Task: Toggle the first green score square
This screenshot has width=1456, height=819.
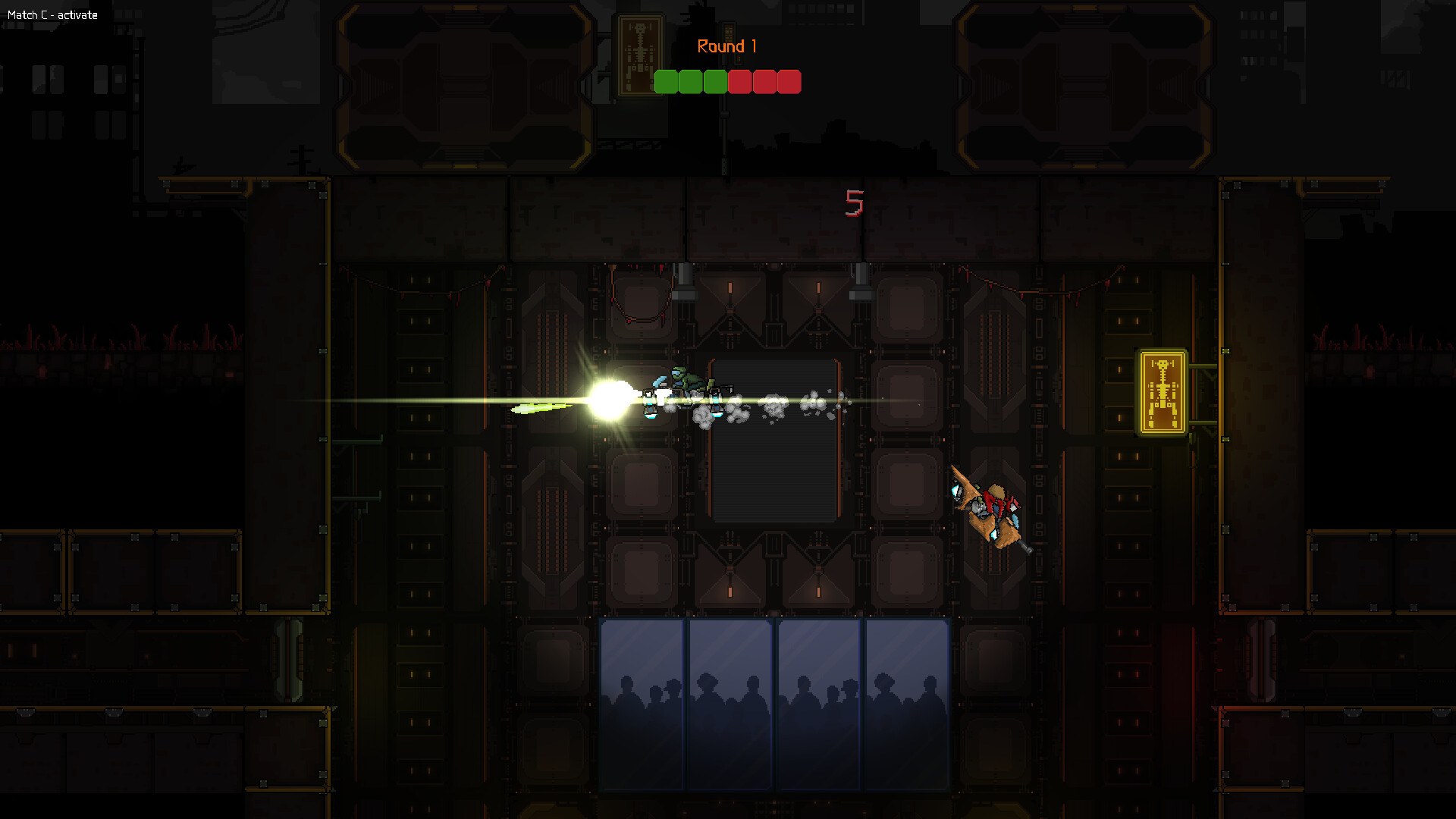Action: (x=667, y=82)
